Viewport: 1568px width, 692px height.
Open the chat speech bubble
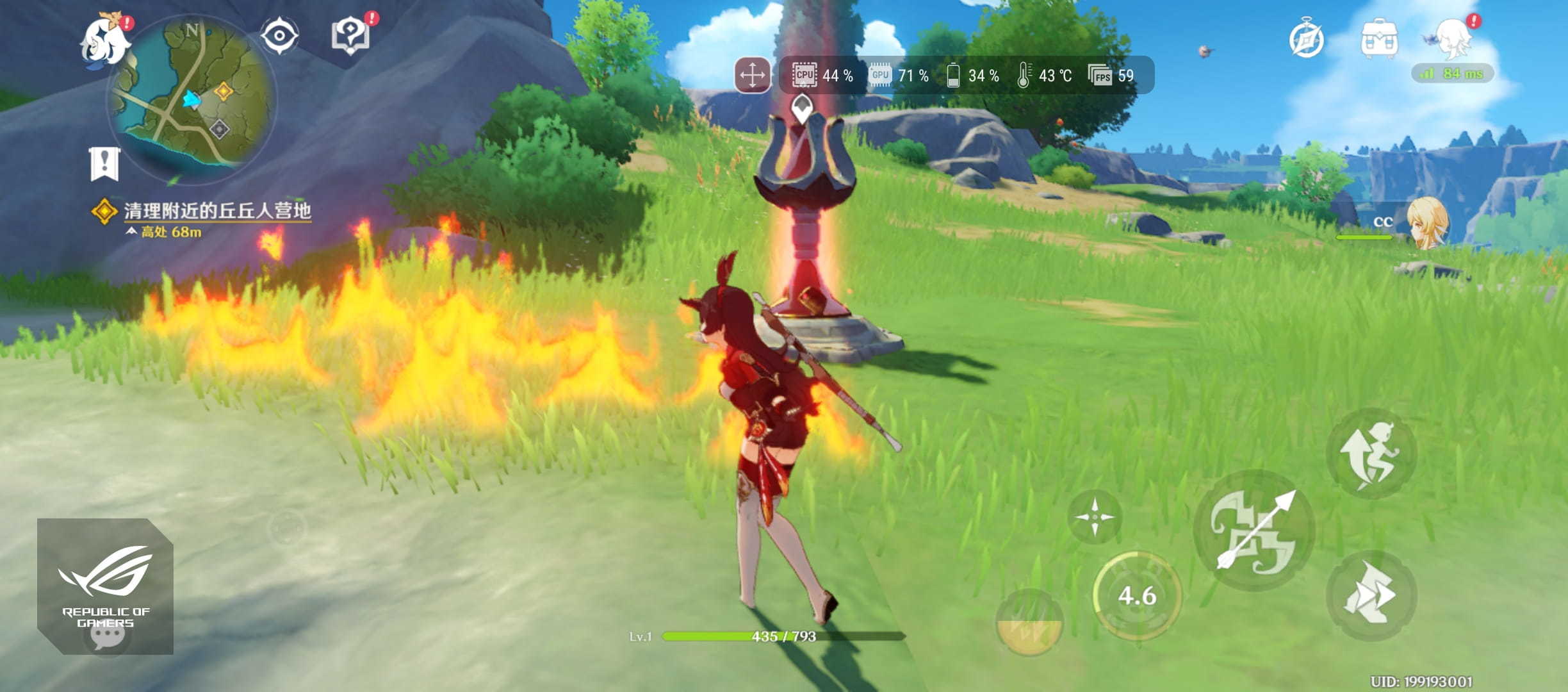tap(107, 634)
